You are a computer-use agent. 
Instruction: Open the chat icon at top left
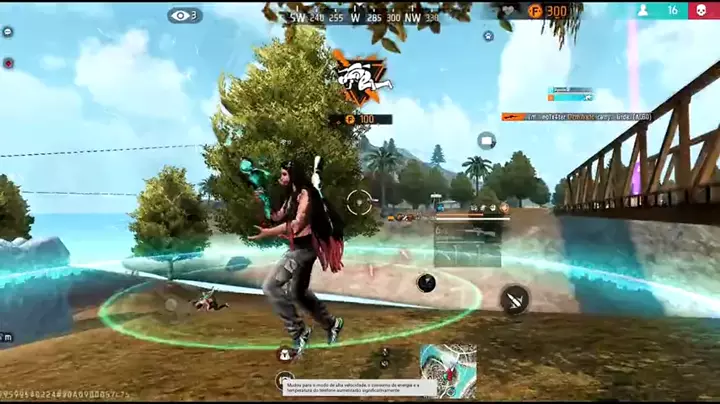pyautogui.click(x=8, y=32)
